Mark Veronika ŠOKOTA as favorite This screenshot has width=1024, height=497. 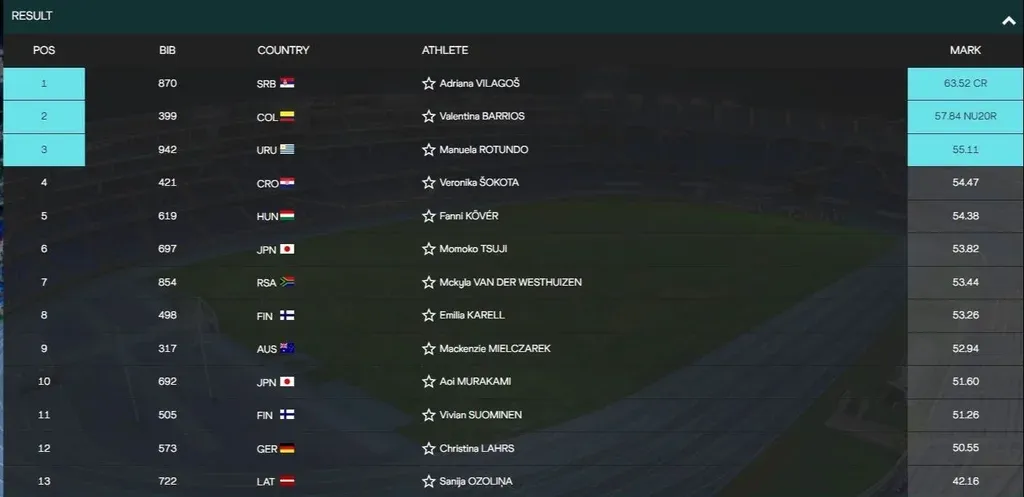click(429, 183)
